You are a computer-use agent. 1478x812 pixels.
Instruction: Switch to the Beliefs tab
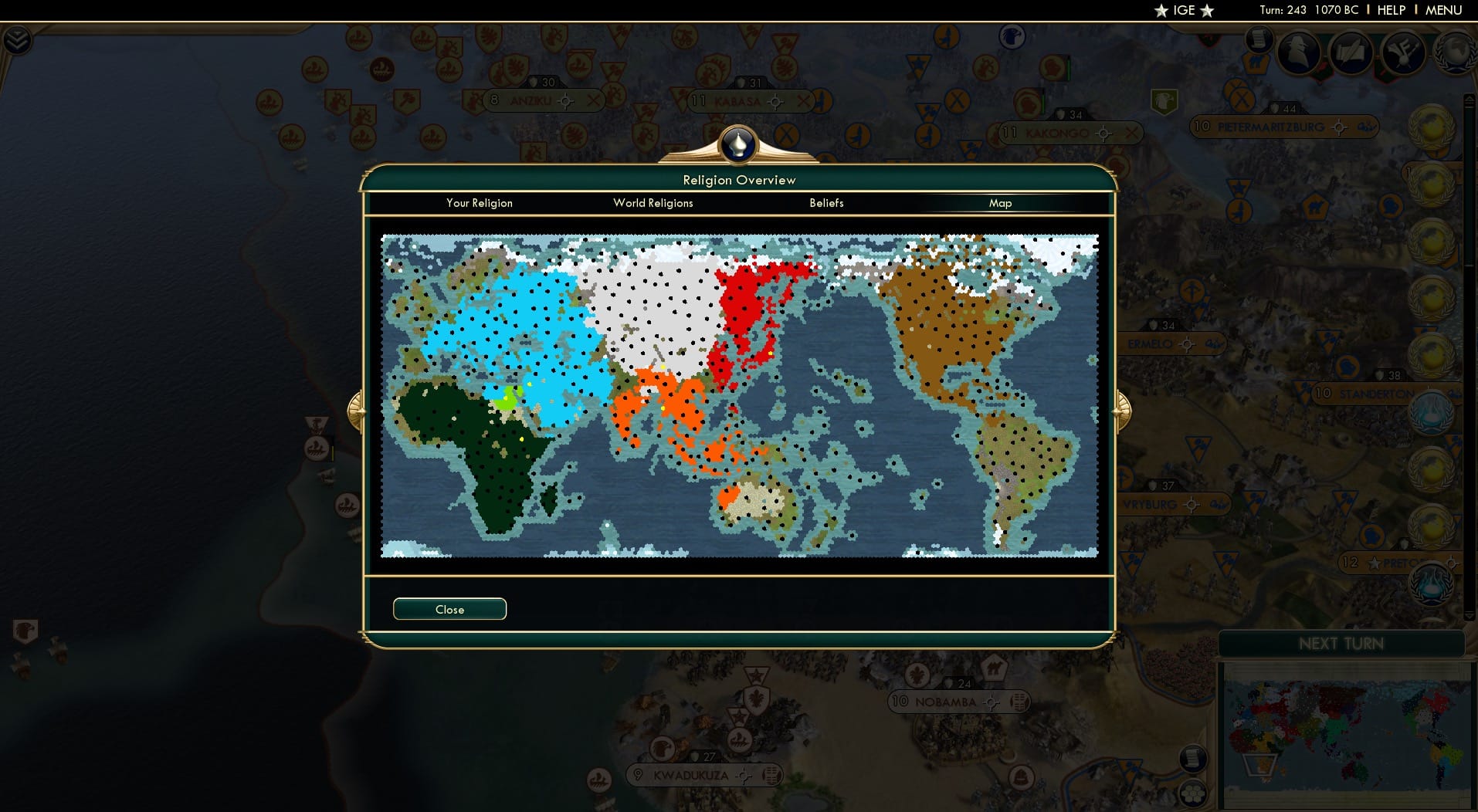[x=826, y=203]
